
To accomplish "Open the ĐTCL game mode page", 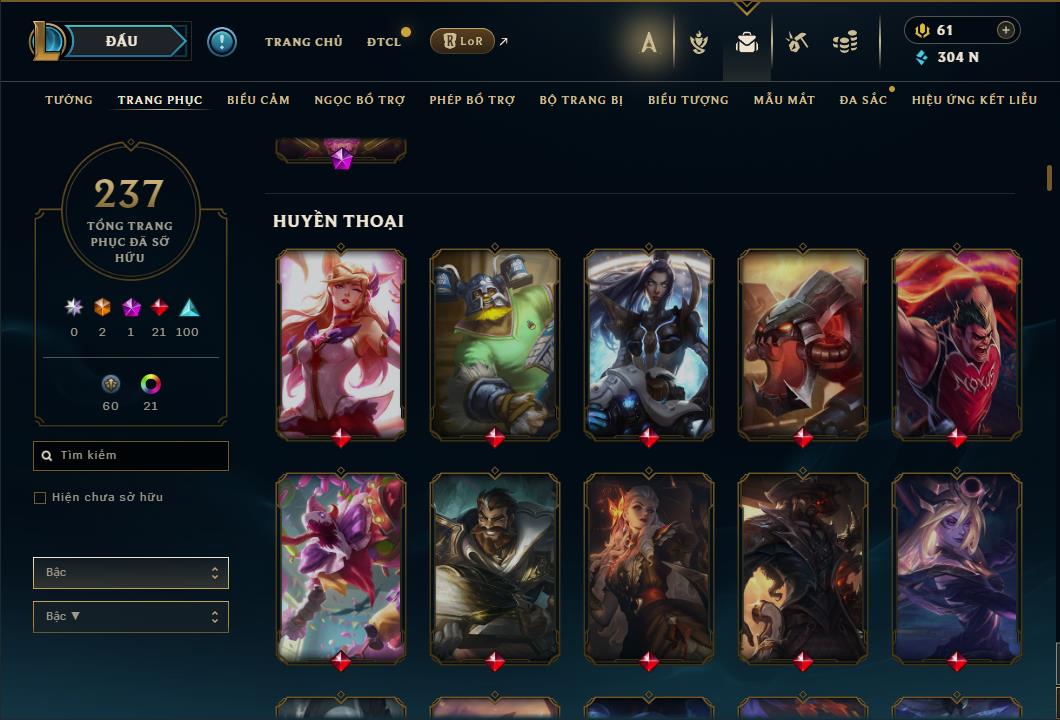I will [384, 42].
